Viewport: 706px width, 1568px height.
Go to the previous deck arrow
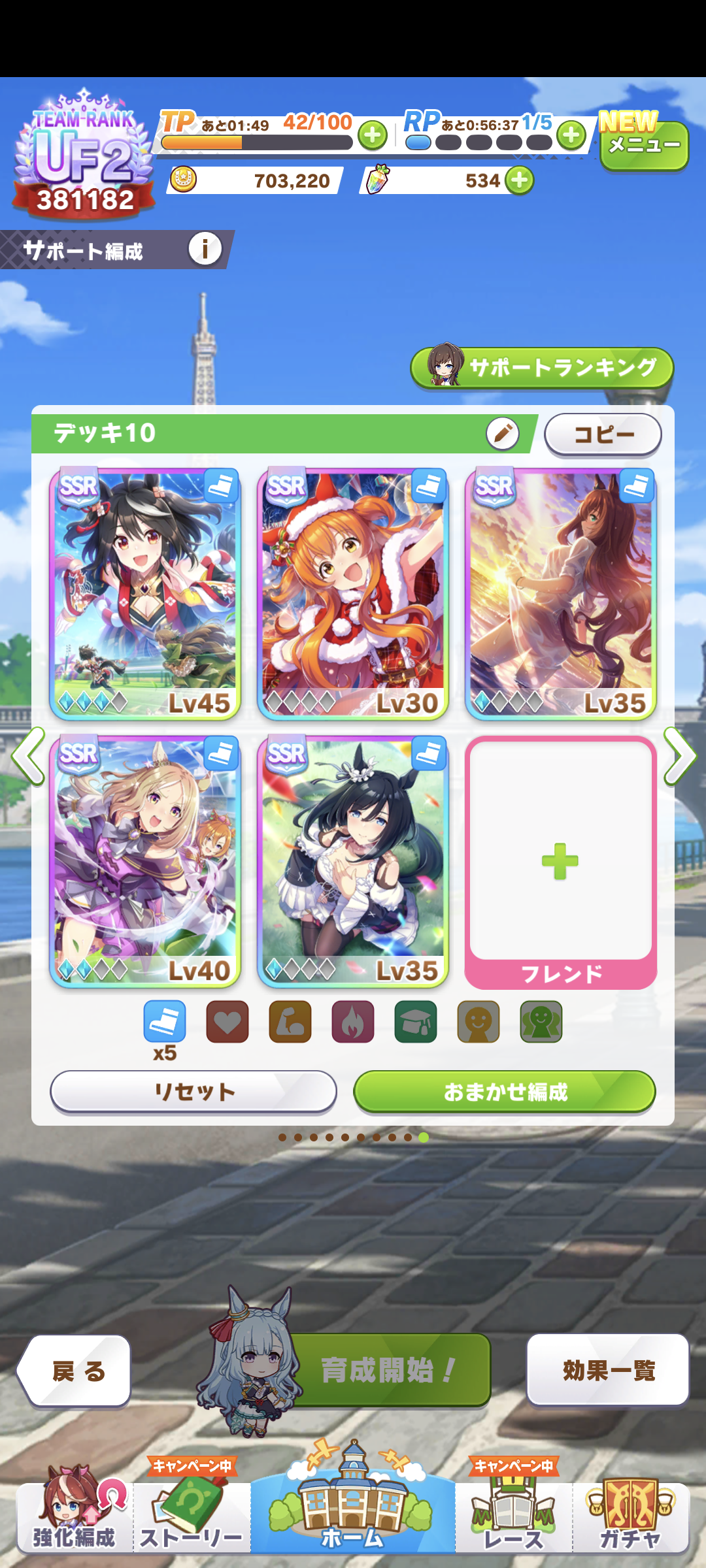[x=27, y=756]
